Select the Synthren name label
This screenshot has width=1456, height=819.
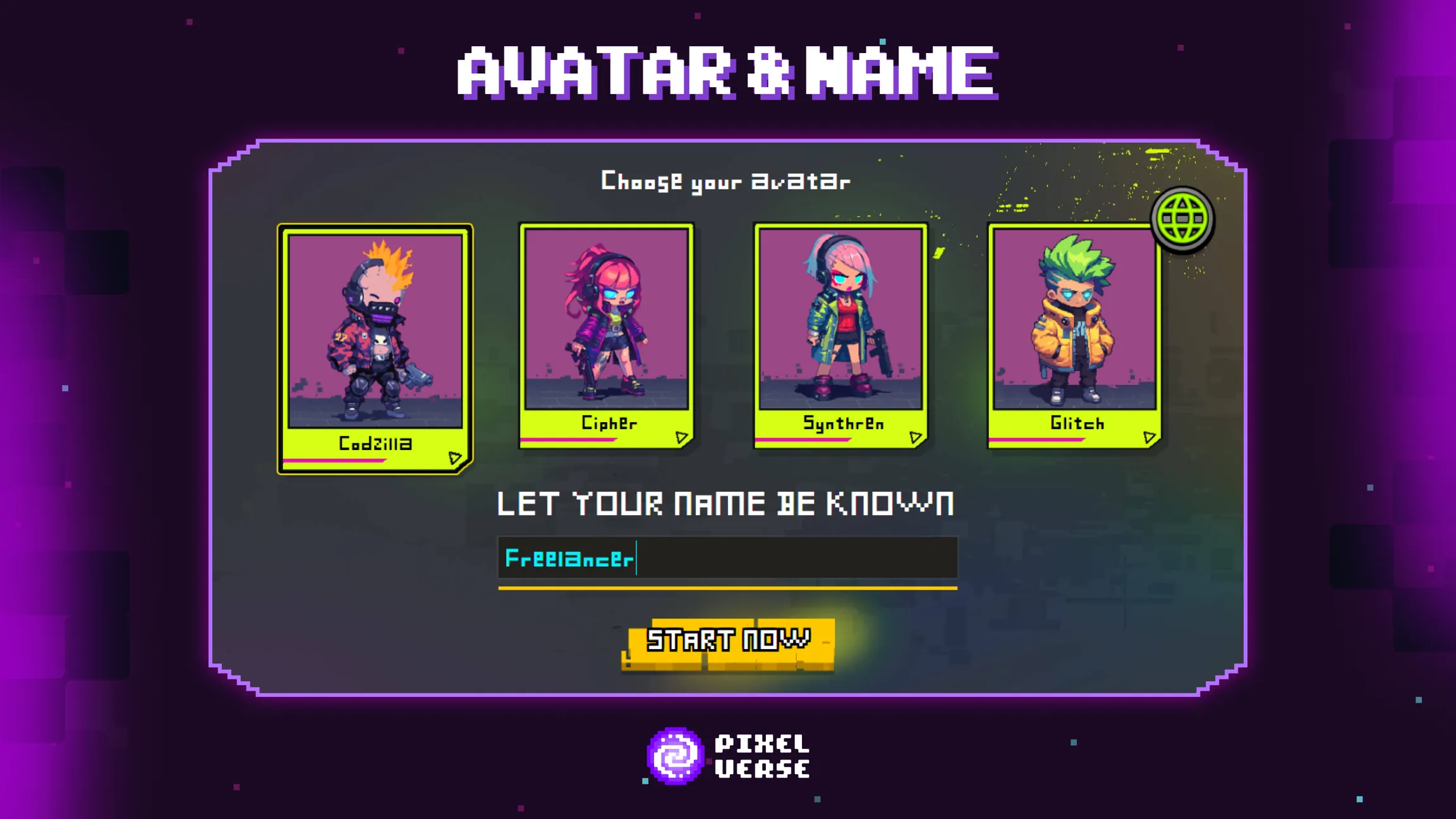tap(843, 423)
